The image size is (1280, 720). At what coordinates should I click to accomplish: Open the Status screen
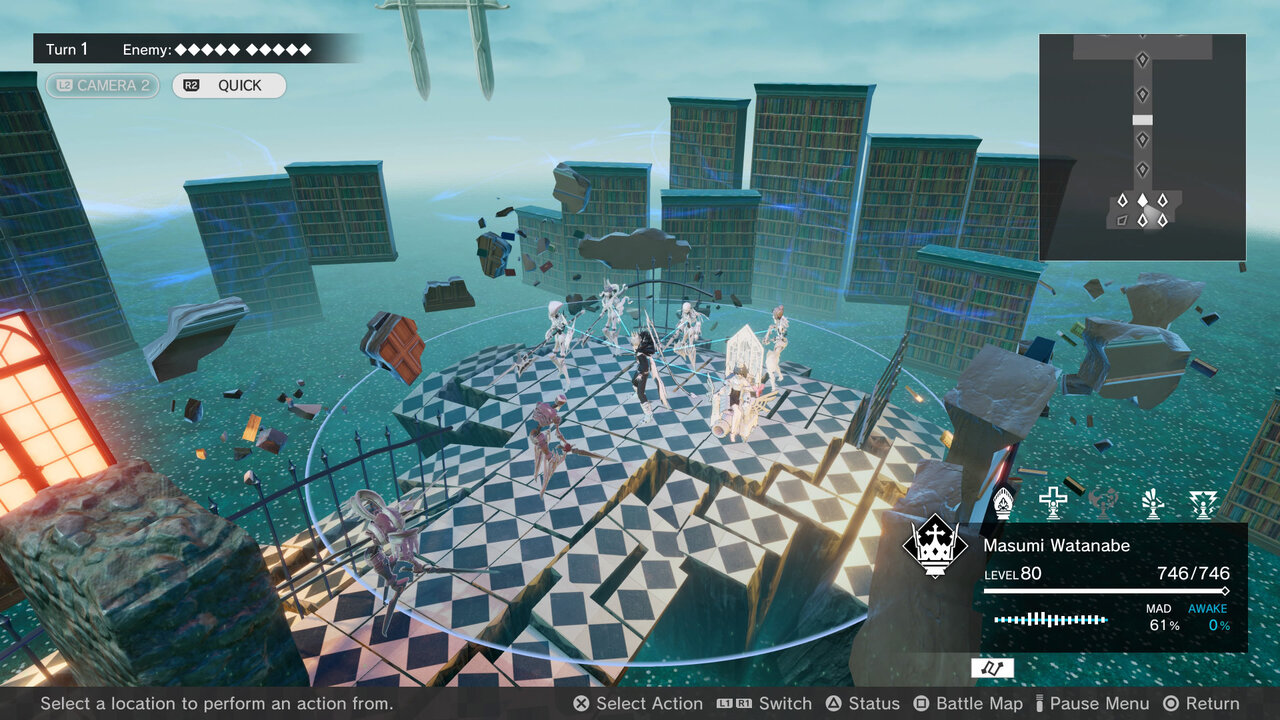click(862, 704)
